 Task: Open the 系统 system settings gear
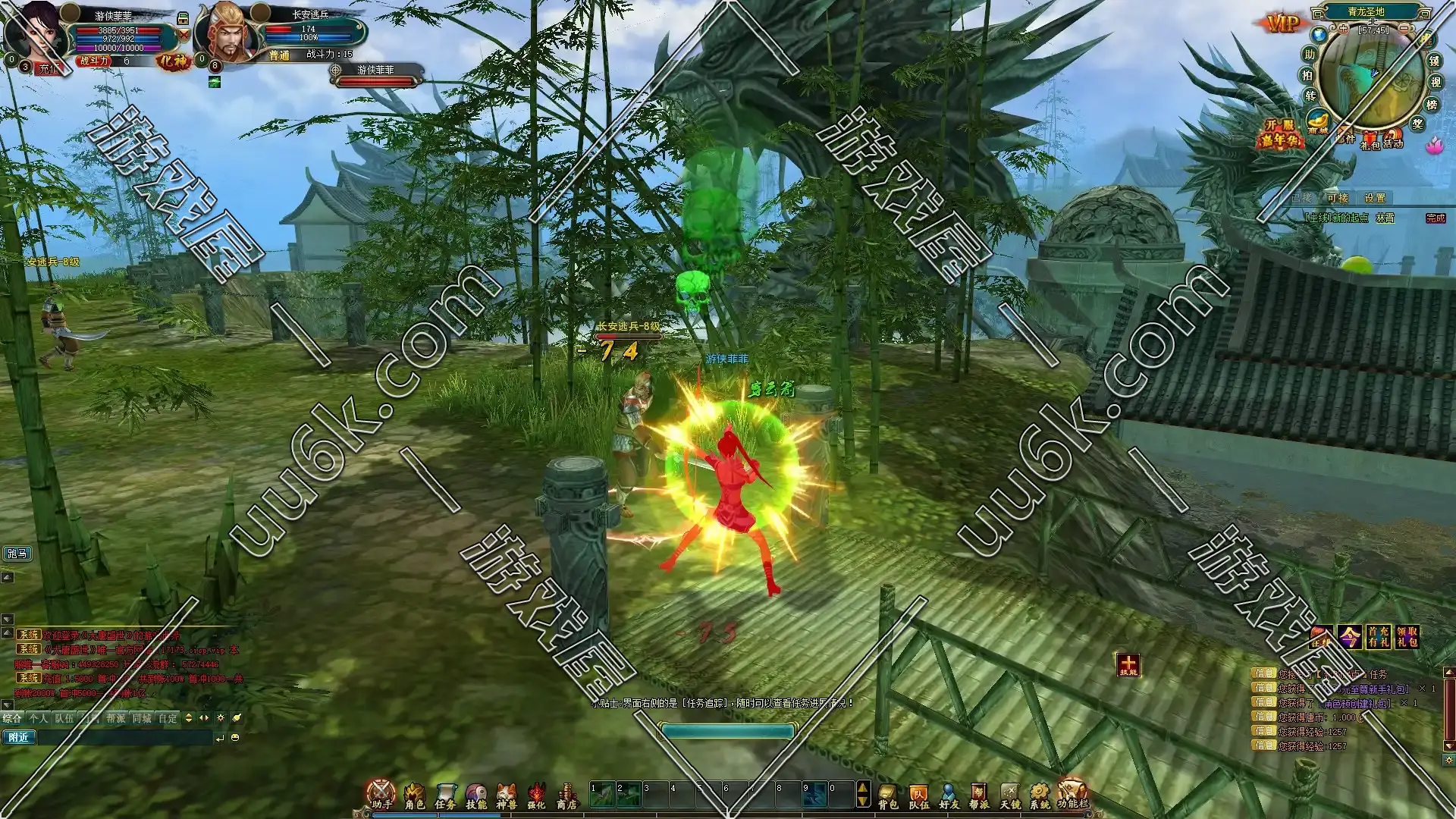[x=1040, y=795]
